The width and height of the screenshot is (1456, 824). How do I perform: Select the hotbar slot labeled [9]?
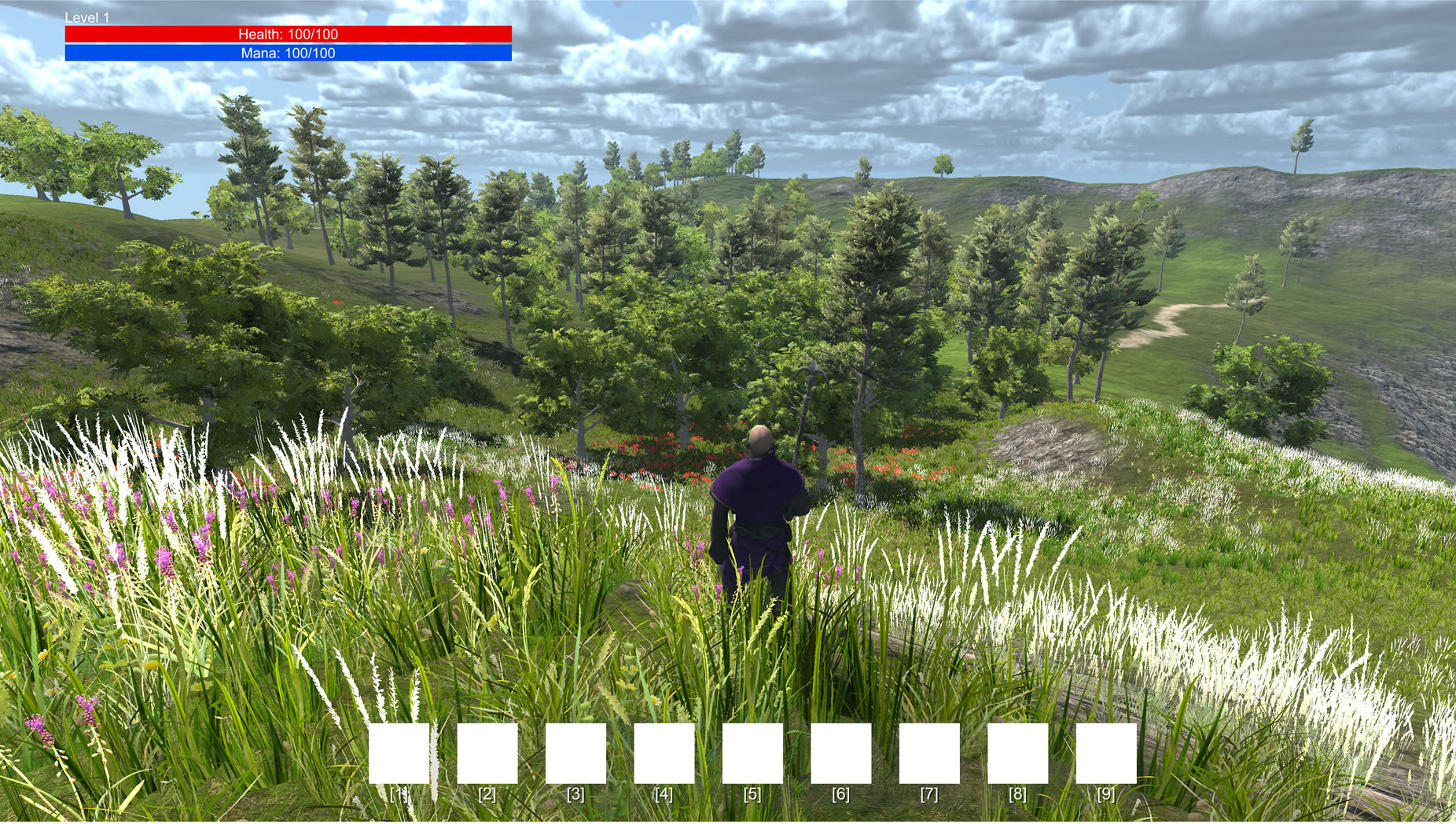click(1105, 753)
